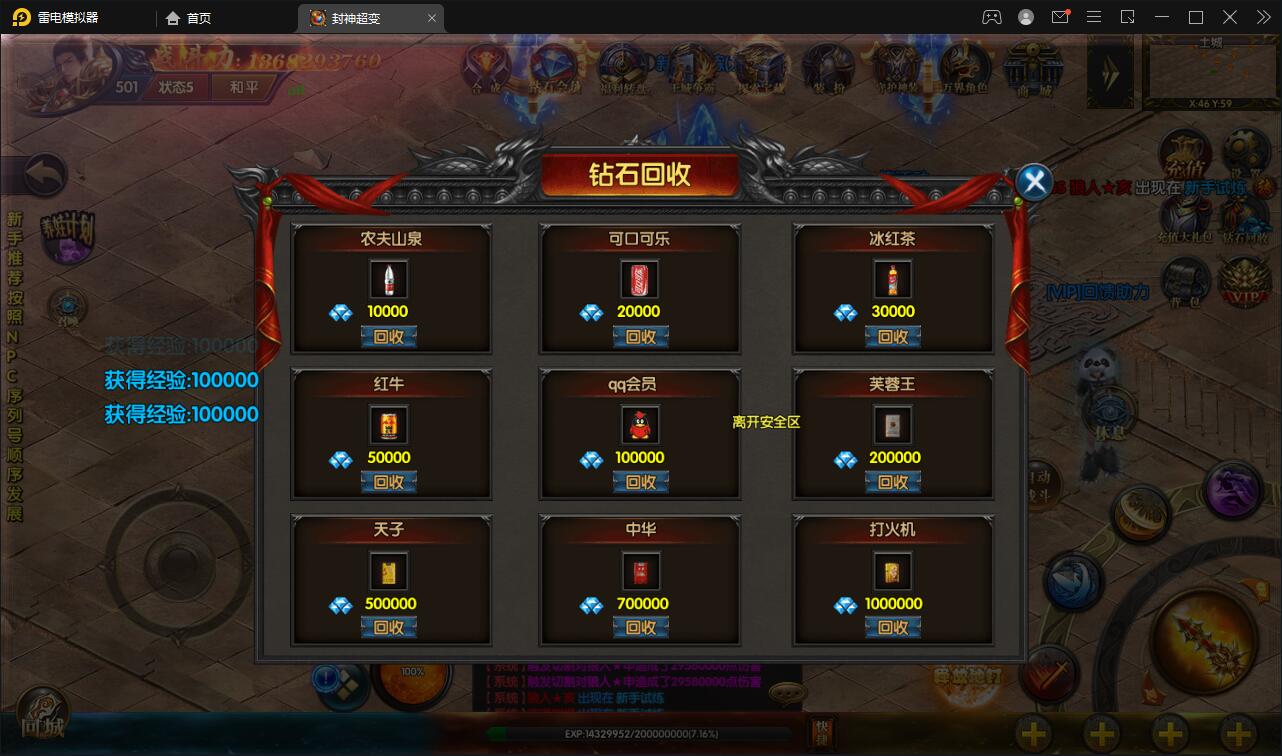Click 回收 under 芙蓉王
1282x756 pixels.
tap(892, 482)
